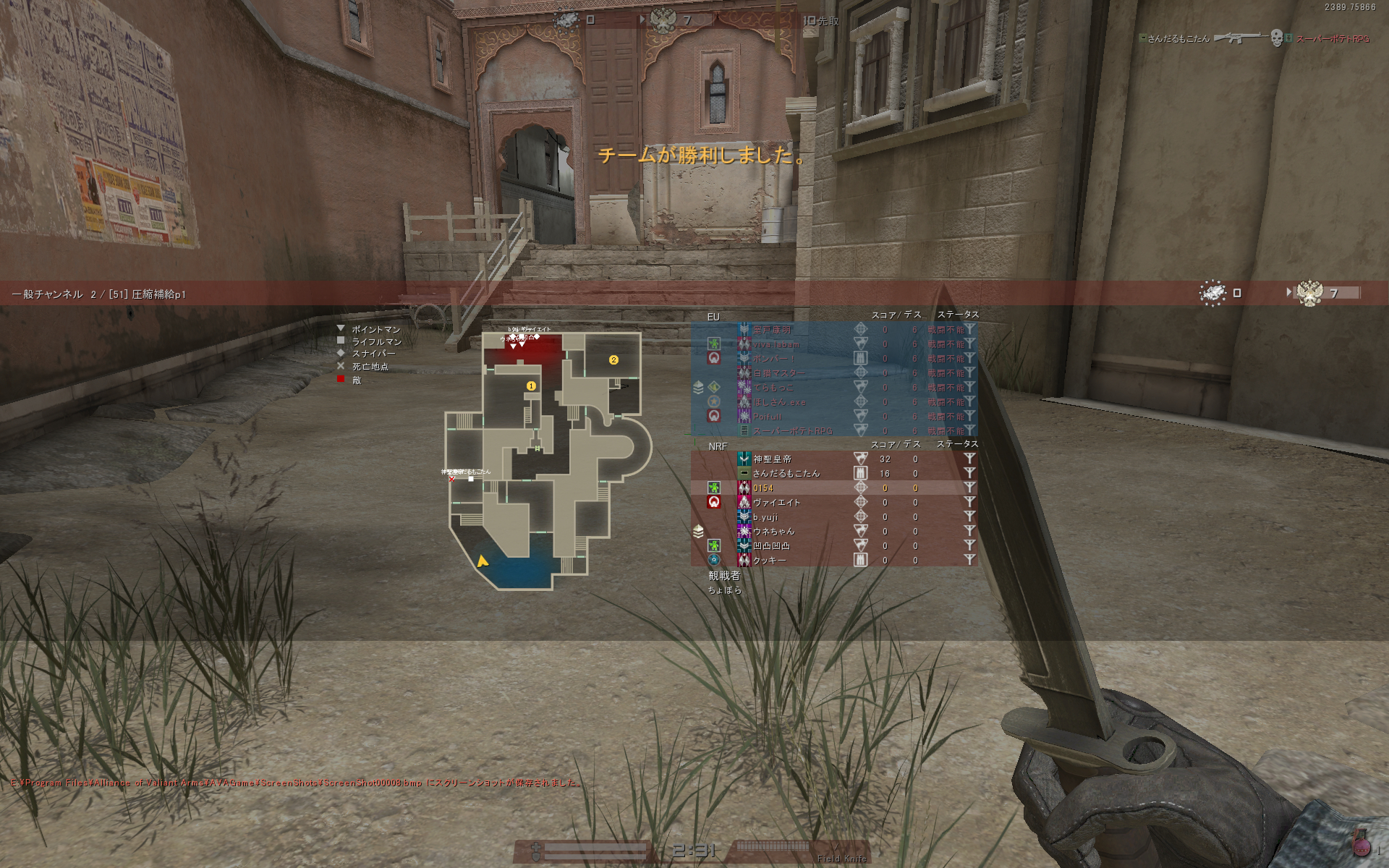This screenshot has height=868, width=1389.
Task: Select 白猫マスター in the EU list
Action: (778, 373)
